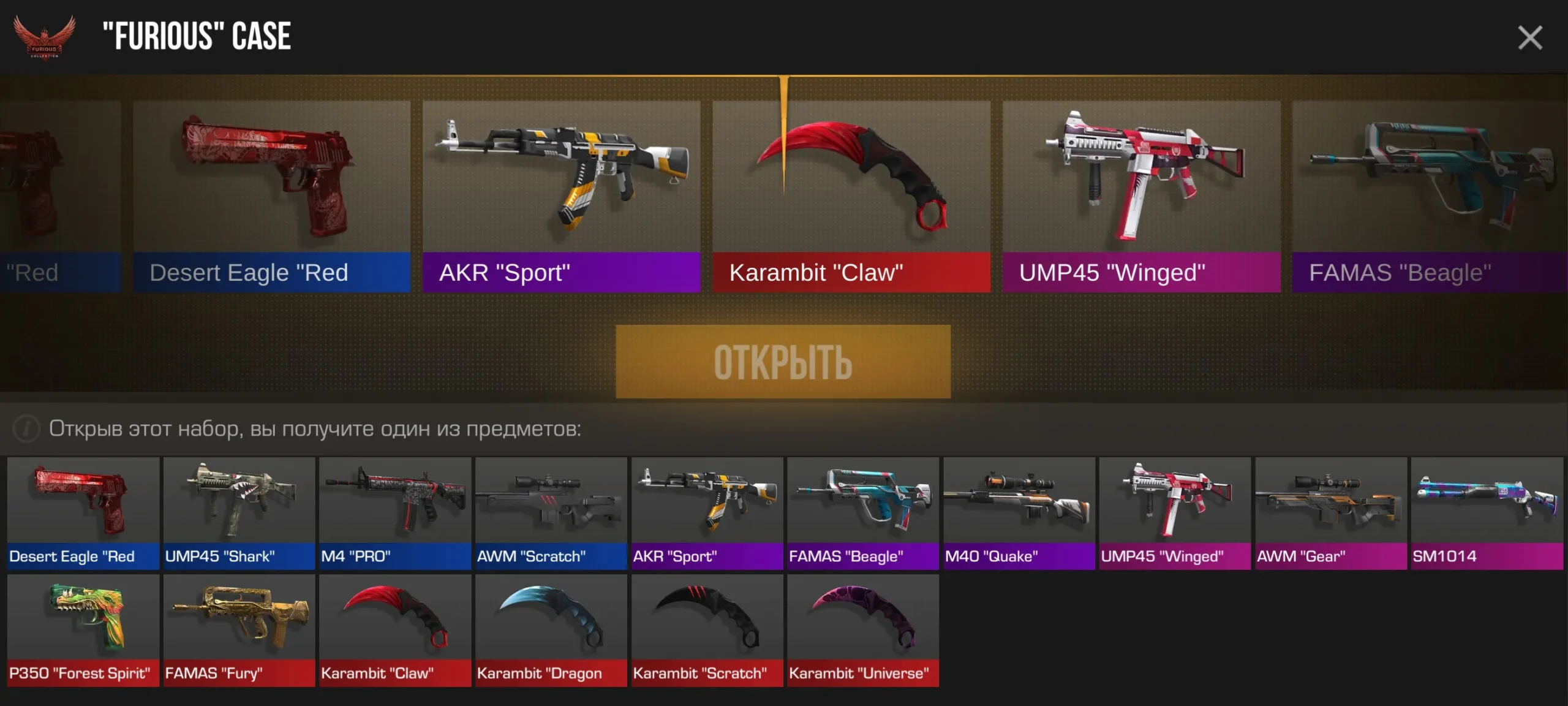Pick the AWM "Scratch" sniper tile
Screen dimensions: 1568x706
551,513
